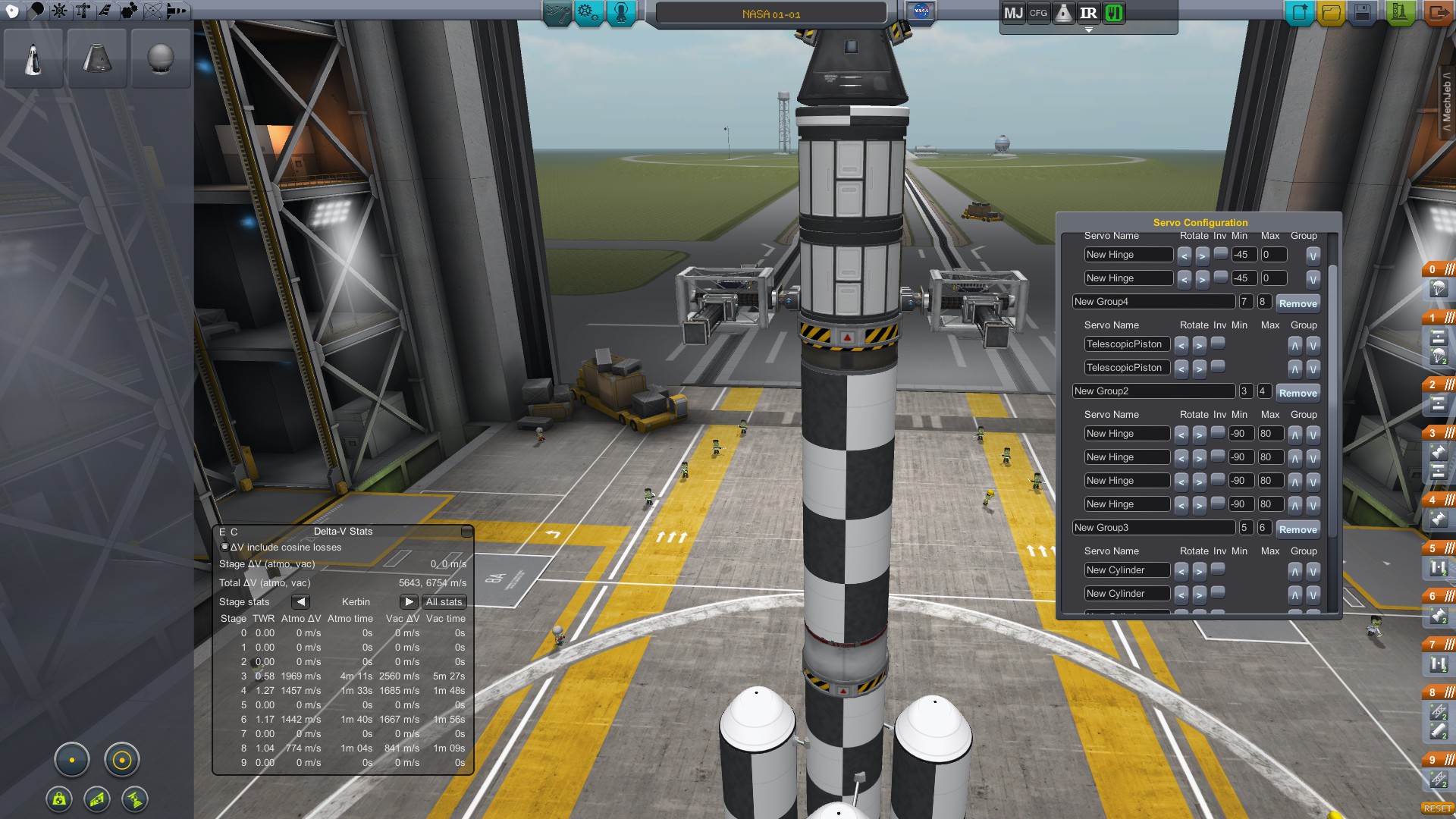Toggle the IR servo toolbar button
Viewport: 1456px width, 819px height.
point(1088,13)
